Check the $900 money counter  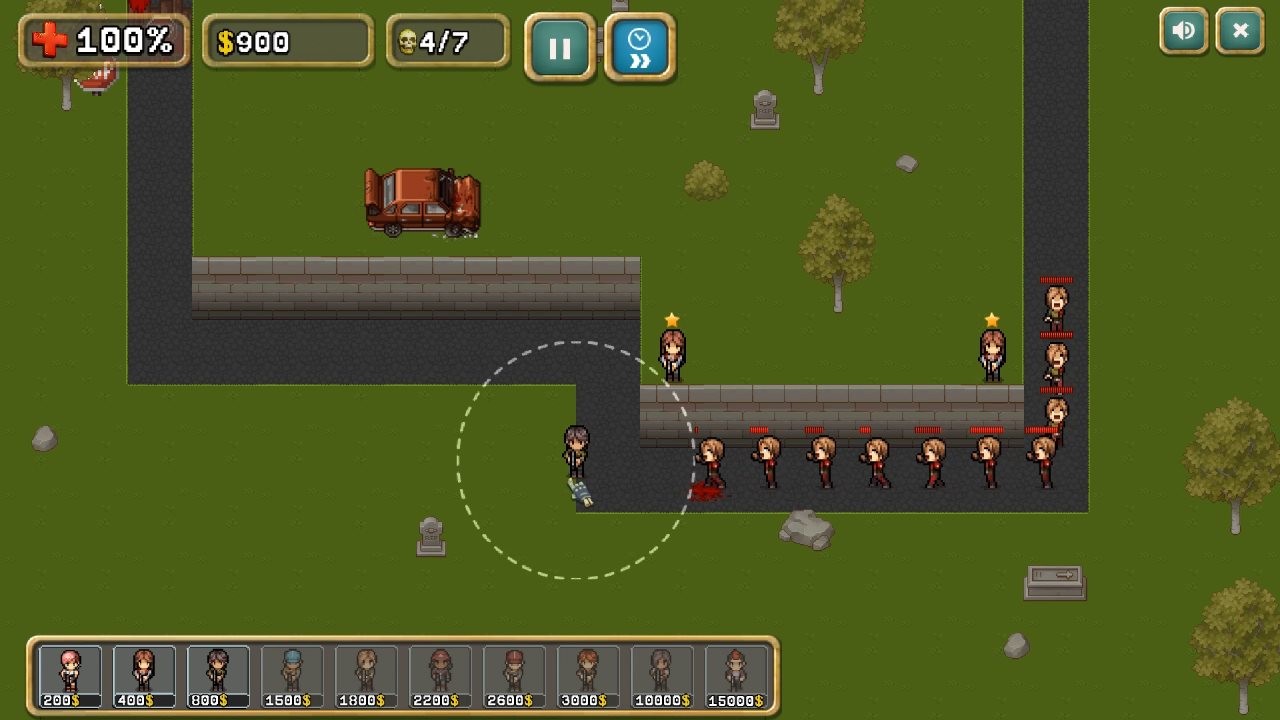[288, 42]
